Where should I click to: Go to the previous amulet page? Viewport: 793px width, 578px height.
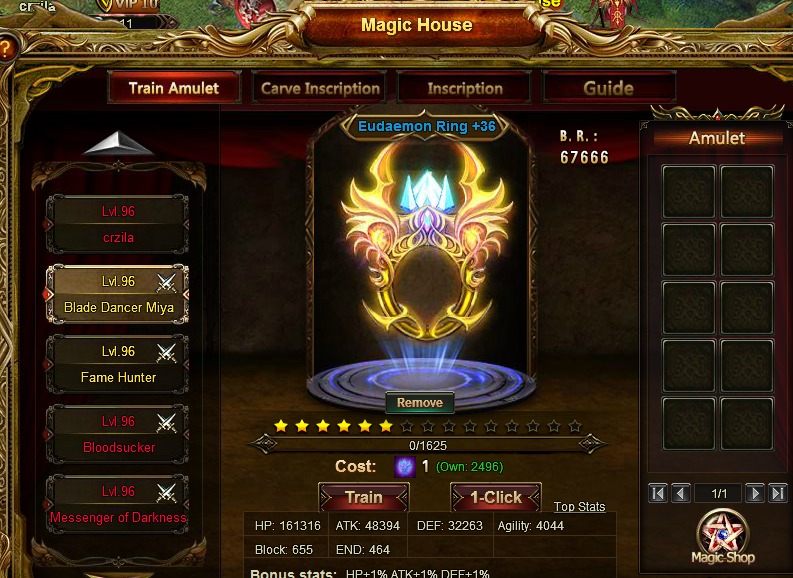coord(681,493)
